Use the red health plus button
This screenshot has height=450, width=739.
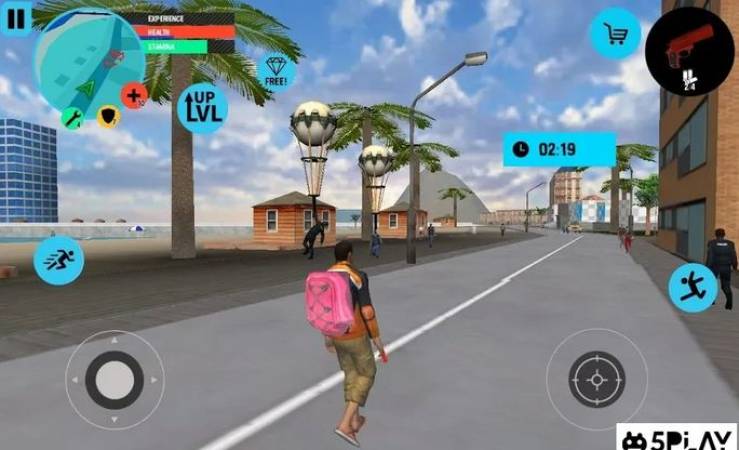point(134,95)
